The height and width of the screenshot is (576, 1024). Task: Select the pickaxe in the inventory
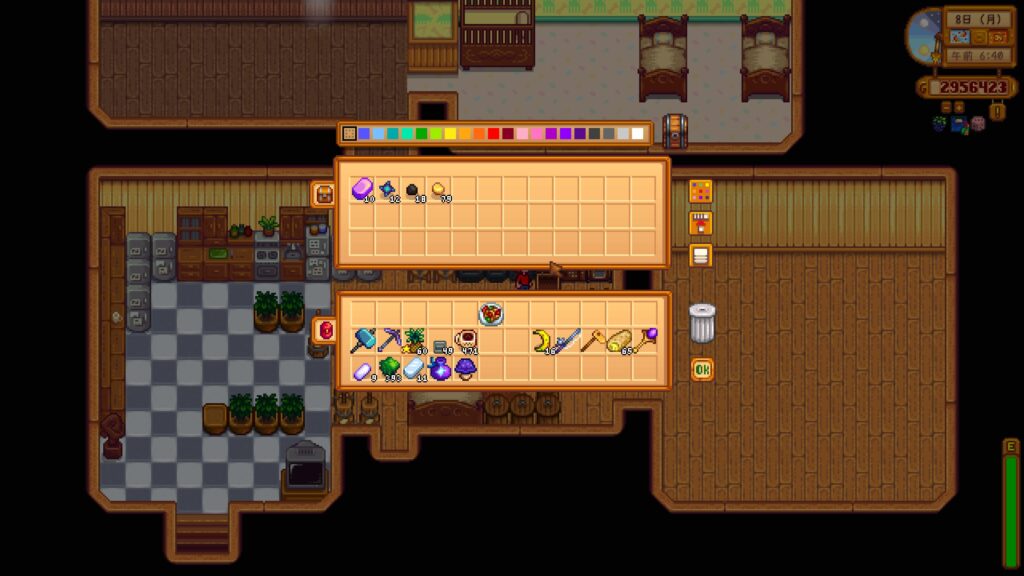(x=388, y=341)
